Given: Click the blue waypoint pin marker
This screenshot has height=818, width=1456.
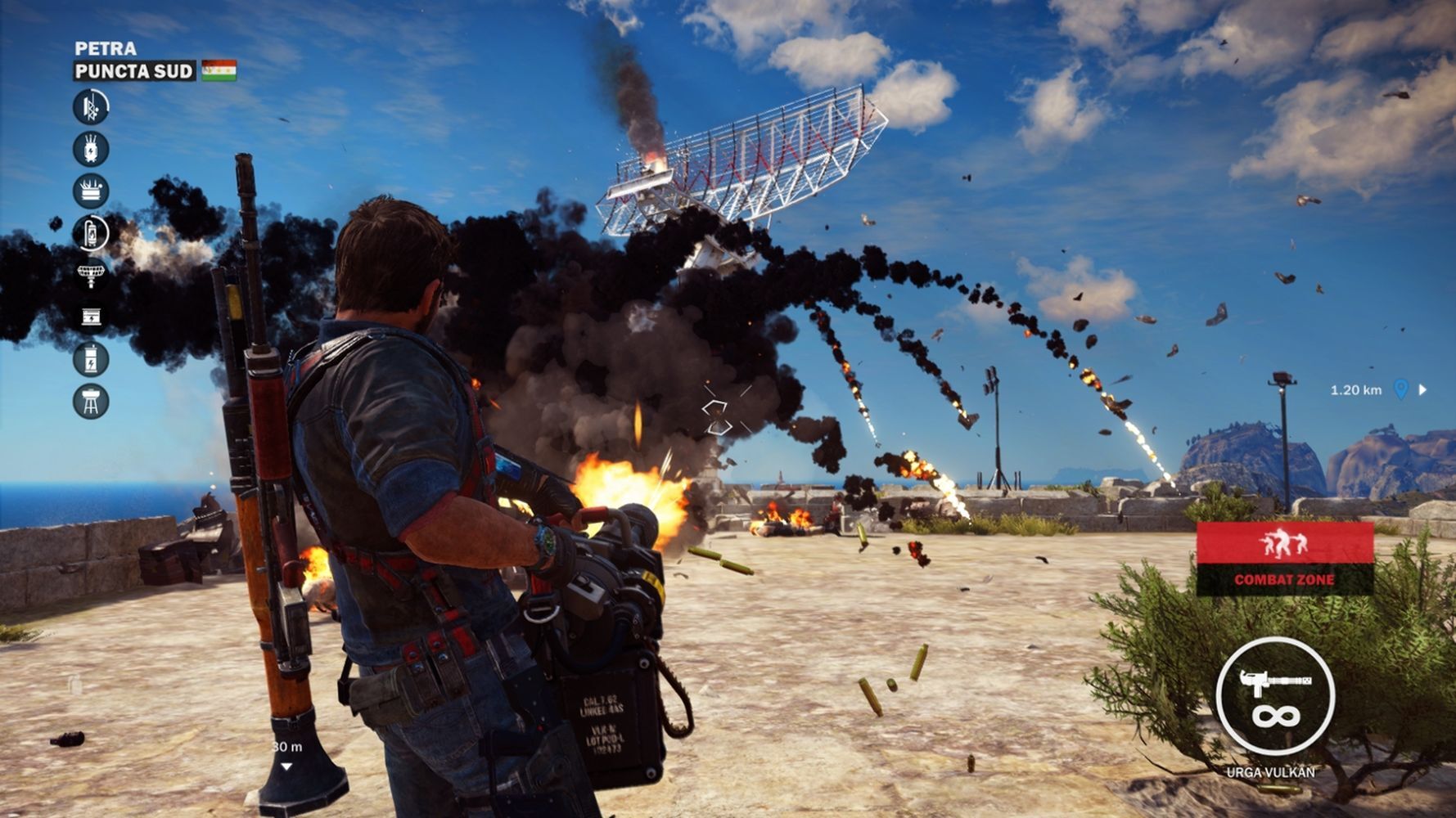Looking at the screenshot, I should (x=1400, y=389).
